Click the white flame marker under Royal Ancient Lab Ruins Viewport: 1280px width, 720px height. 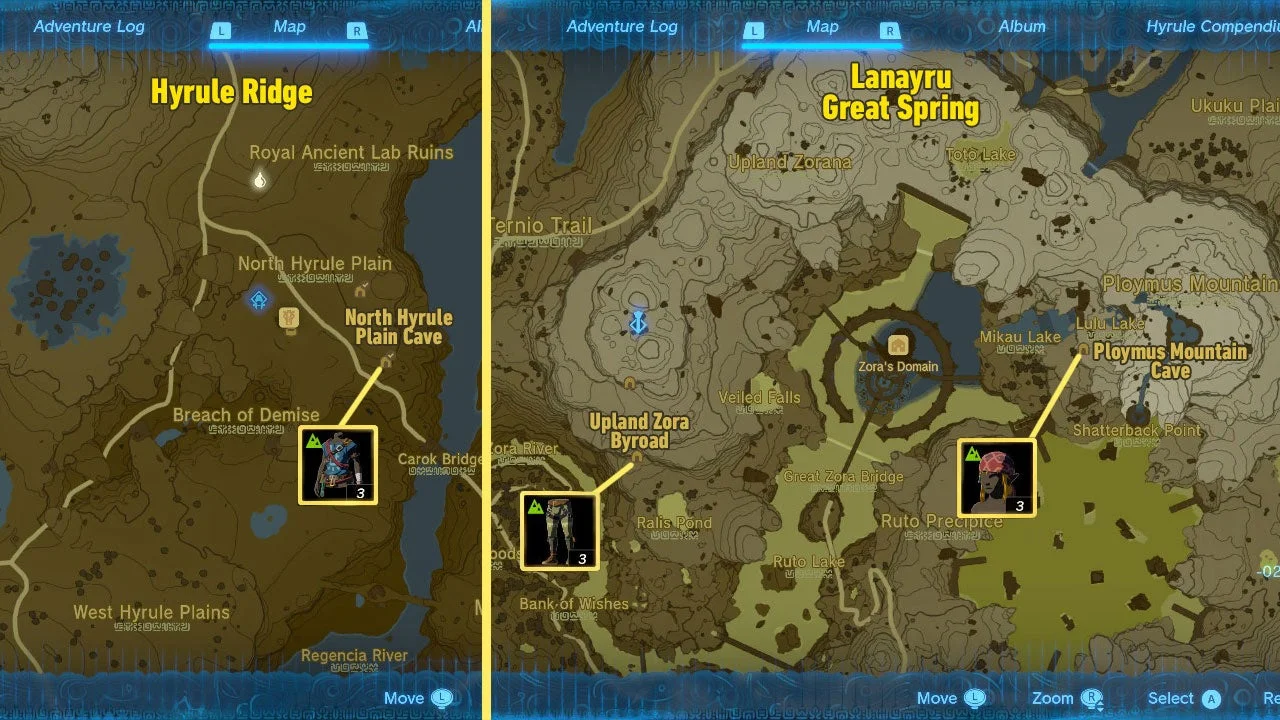(260, 181)
